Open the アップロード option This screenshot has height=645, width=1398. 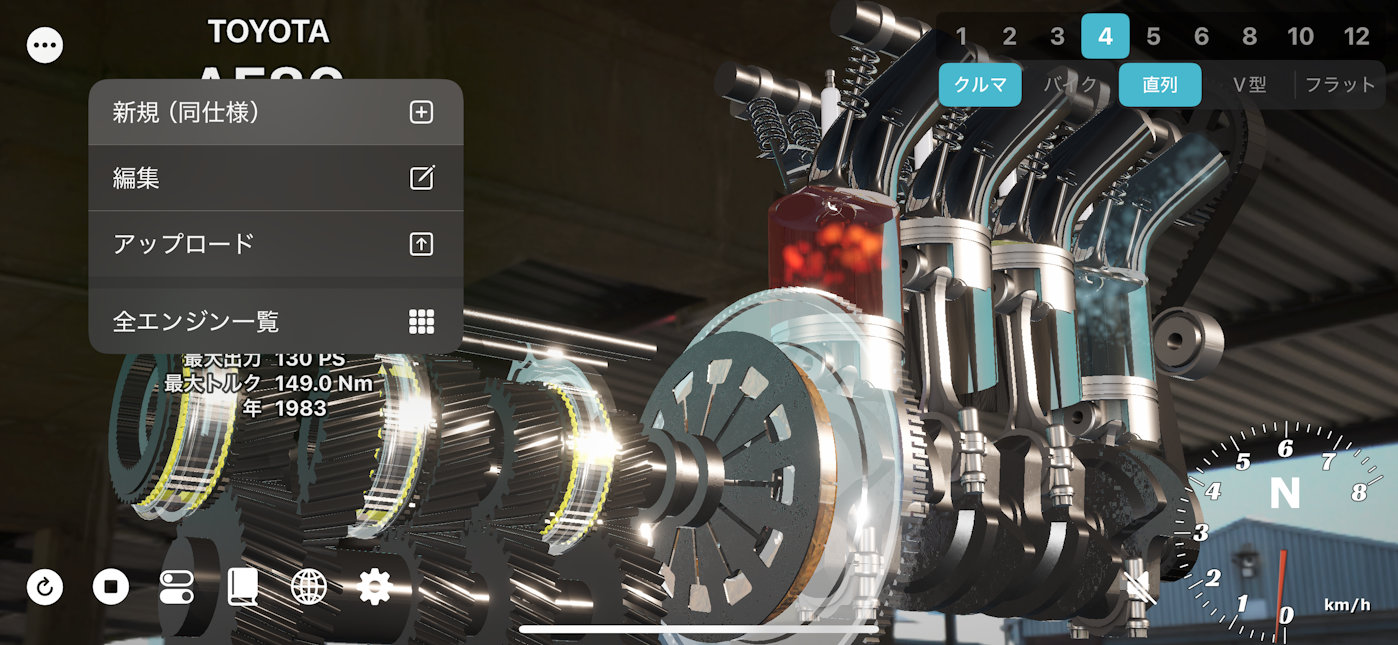point(275,243)
